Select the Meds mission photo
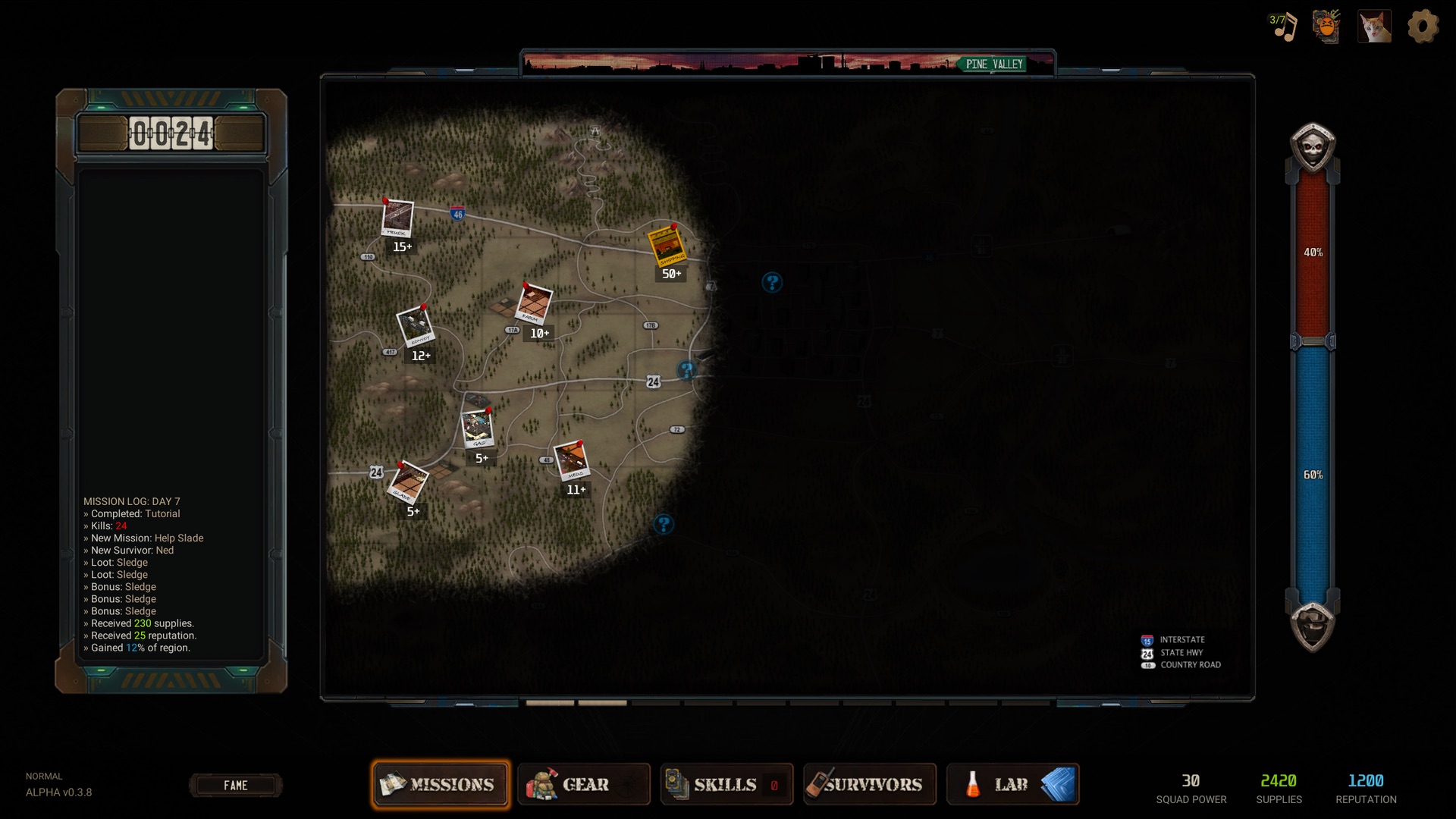Image resolution: width=1456 pixels, height=819 pixels. click(x=571, y=461)
